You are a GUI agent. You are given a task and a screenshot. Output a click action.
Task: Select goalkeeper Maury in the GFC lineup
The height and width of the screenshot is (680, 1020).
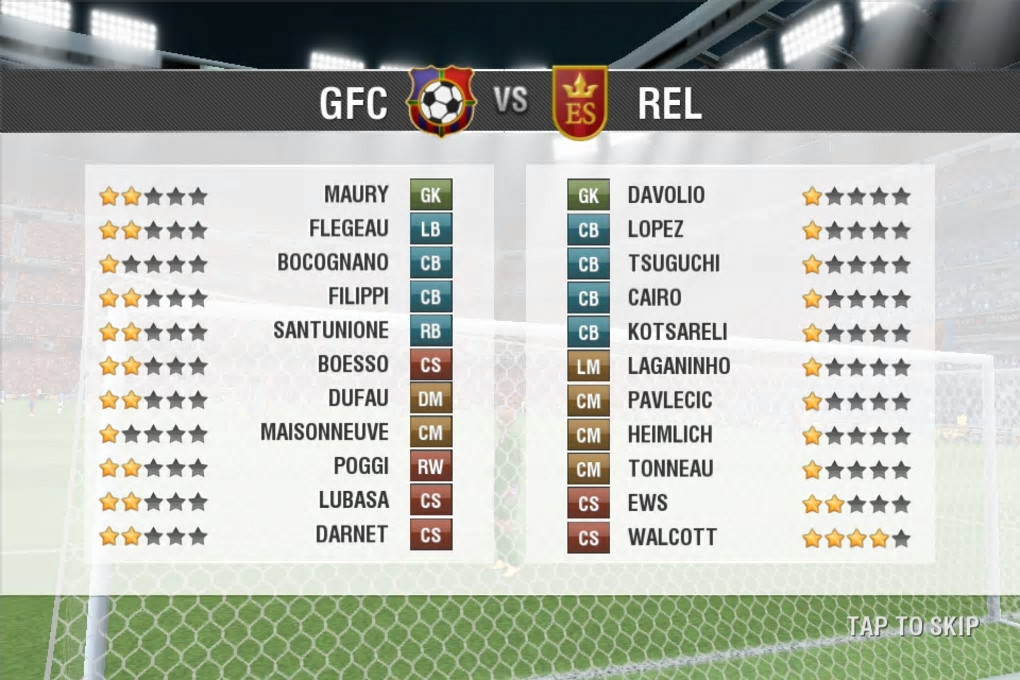(x=356, y=195)
